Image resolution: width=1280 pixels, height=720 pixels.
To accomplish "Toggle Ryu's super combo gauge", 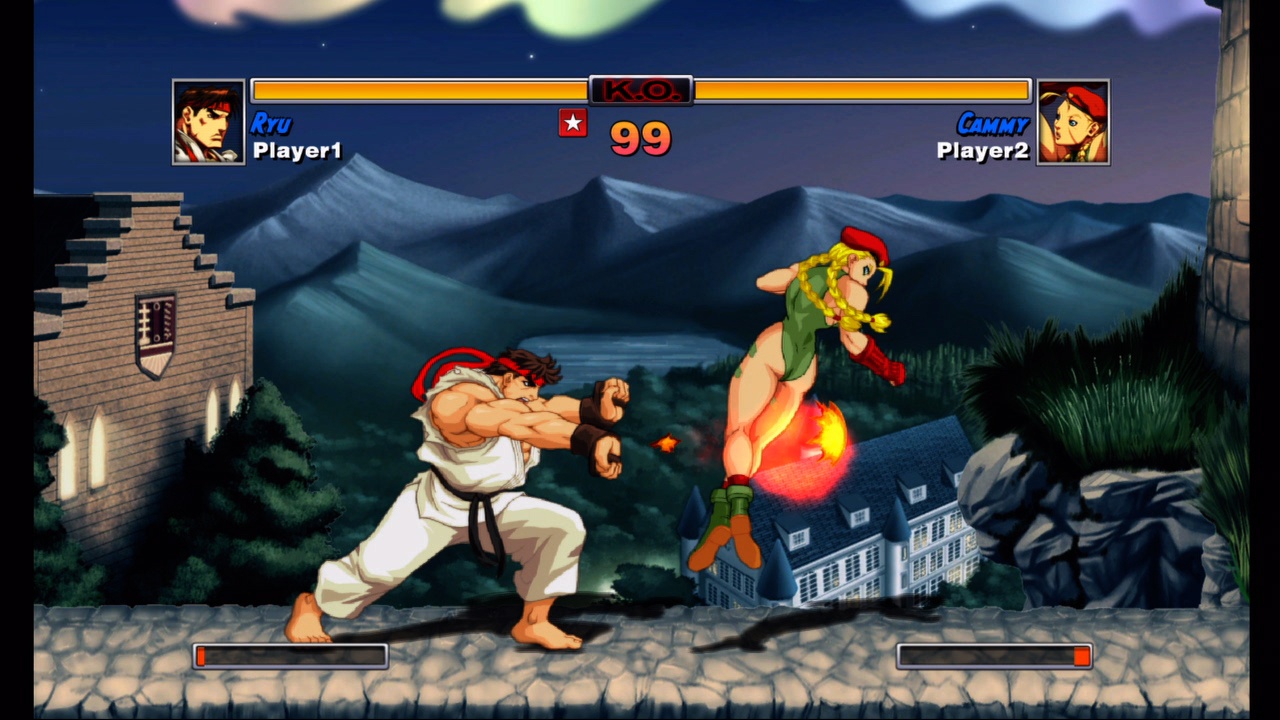I will coord(291,656).
